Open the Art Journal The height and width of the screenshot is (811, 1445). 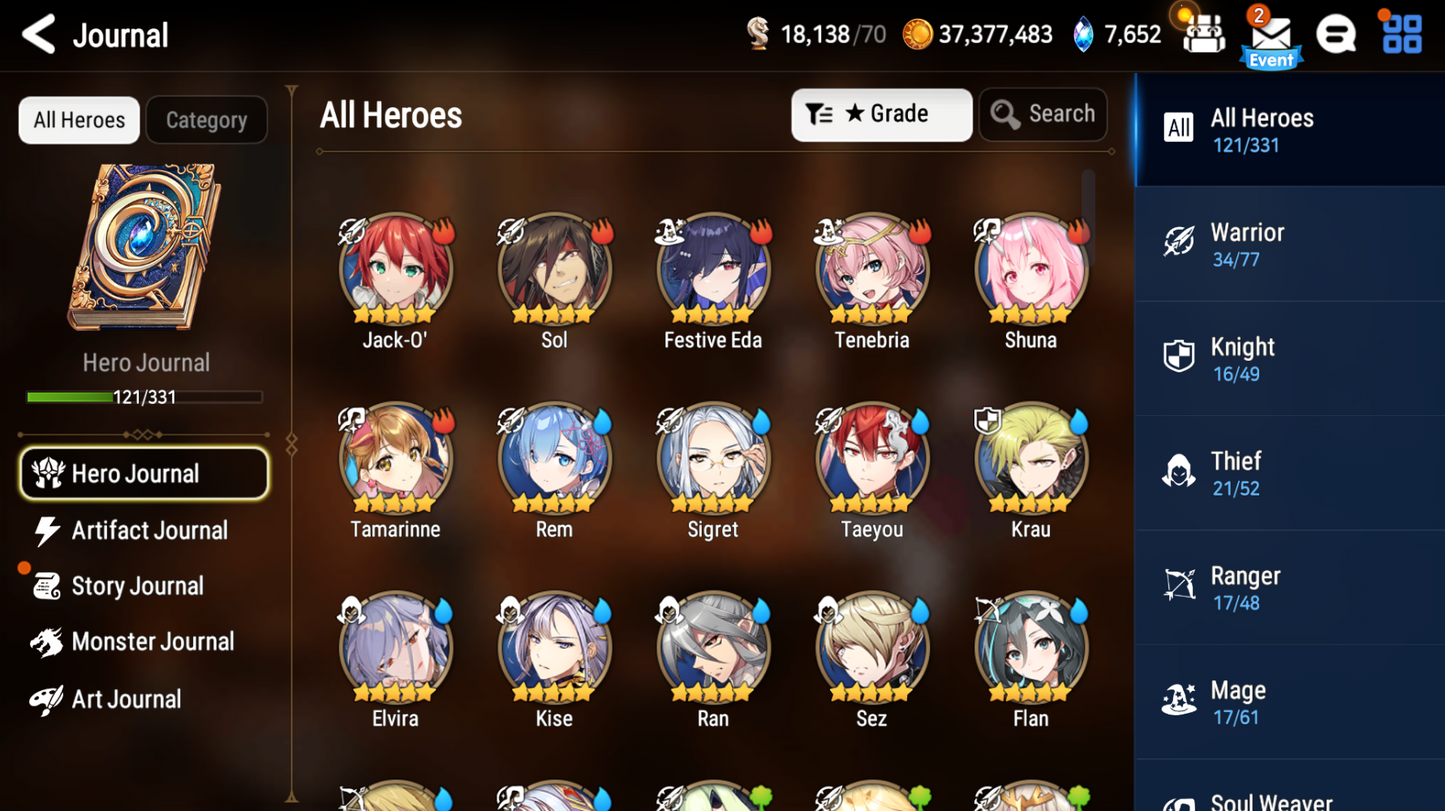pyautogui.click(x=128, y=698)
